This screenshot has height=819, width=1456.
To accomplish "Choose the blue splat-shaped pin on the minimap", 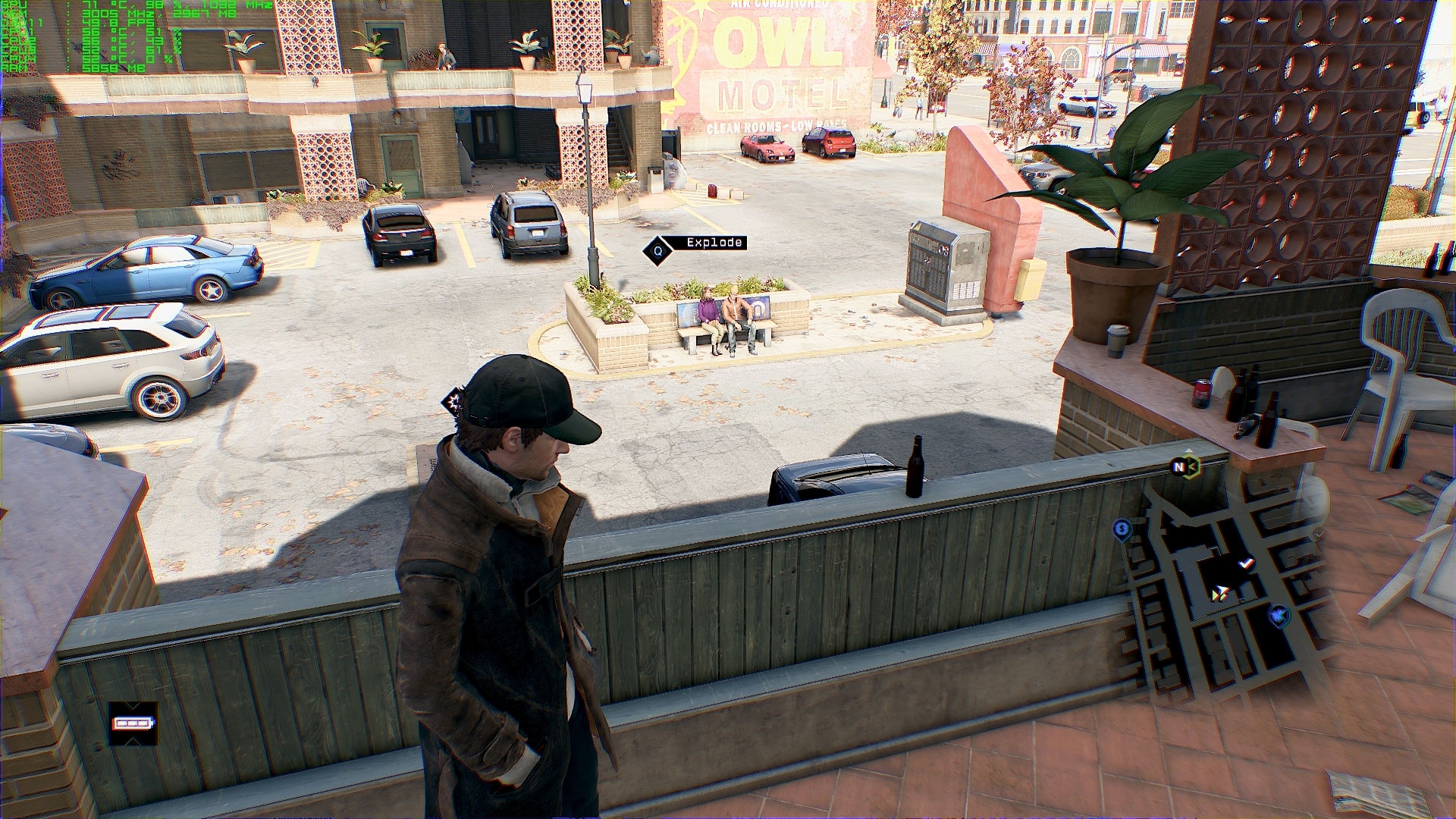I will click(1279, 615).
